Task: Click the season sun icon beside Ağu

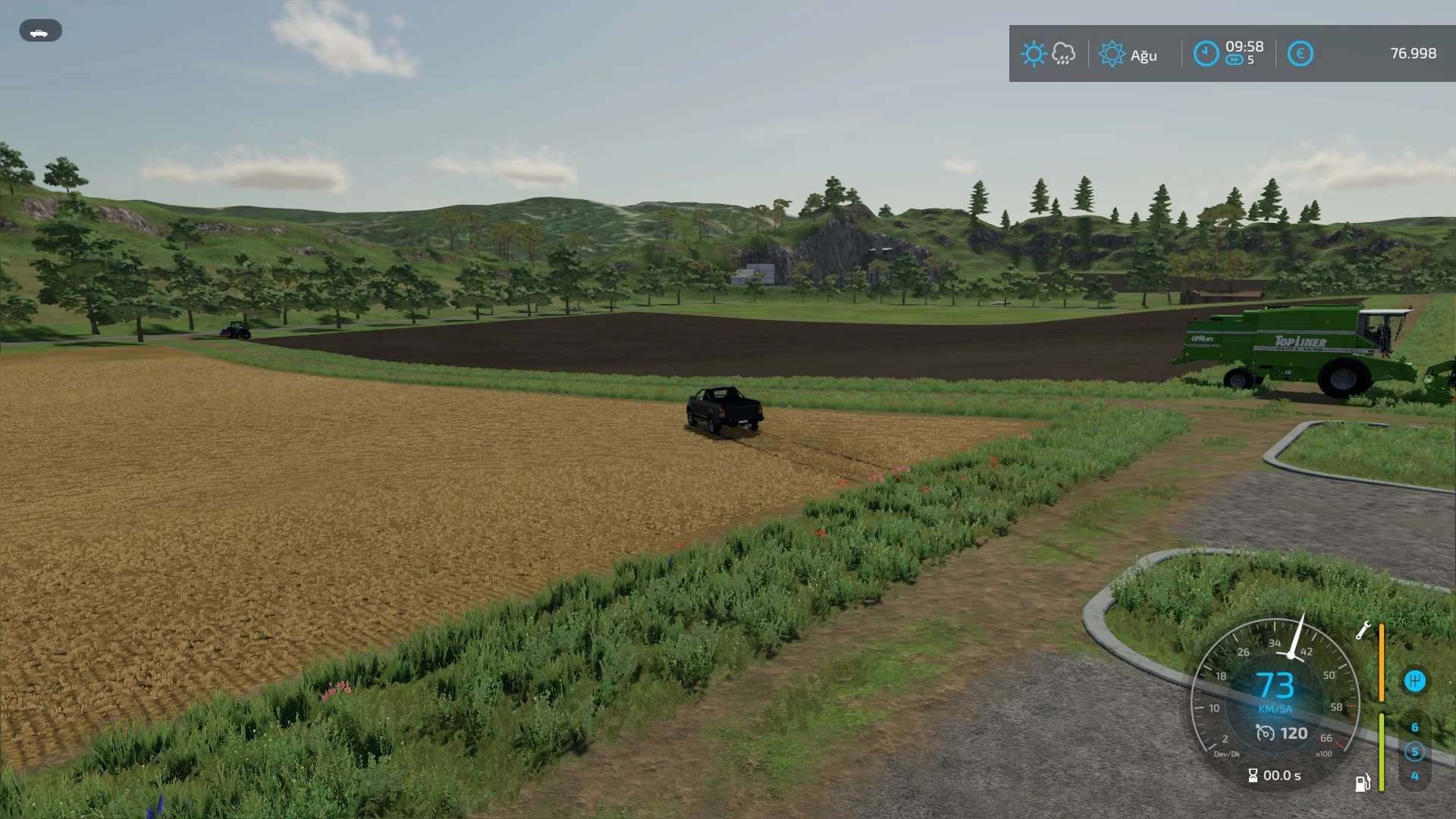Action: pos(1112,54)
